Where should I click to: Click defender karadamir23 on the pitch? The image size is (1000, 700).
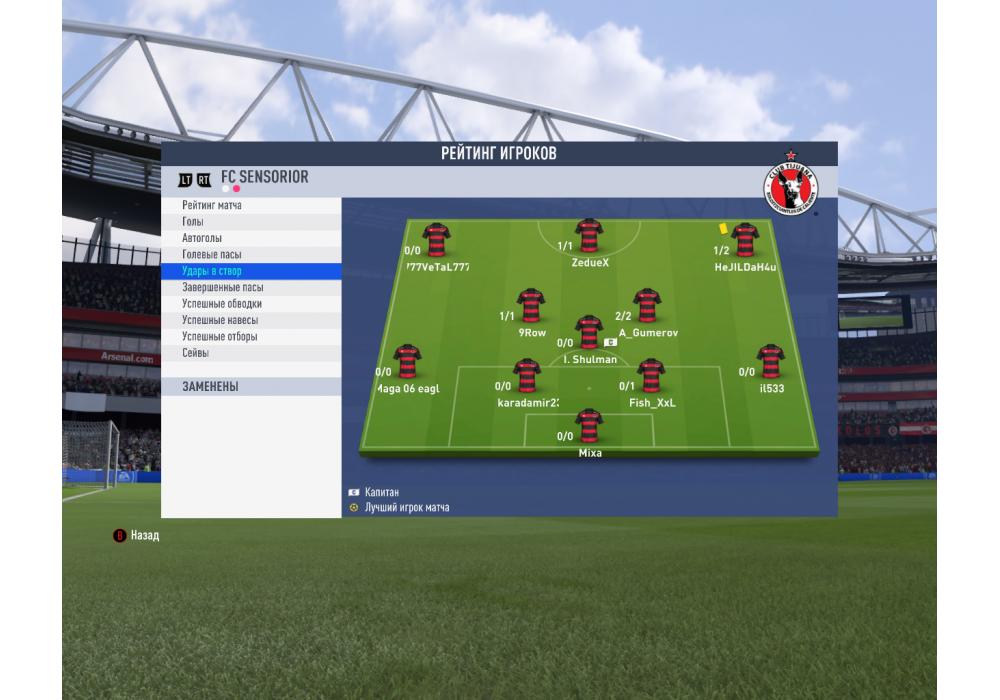[x=527, y=376]
